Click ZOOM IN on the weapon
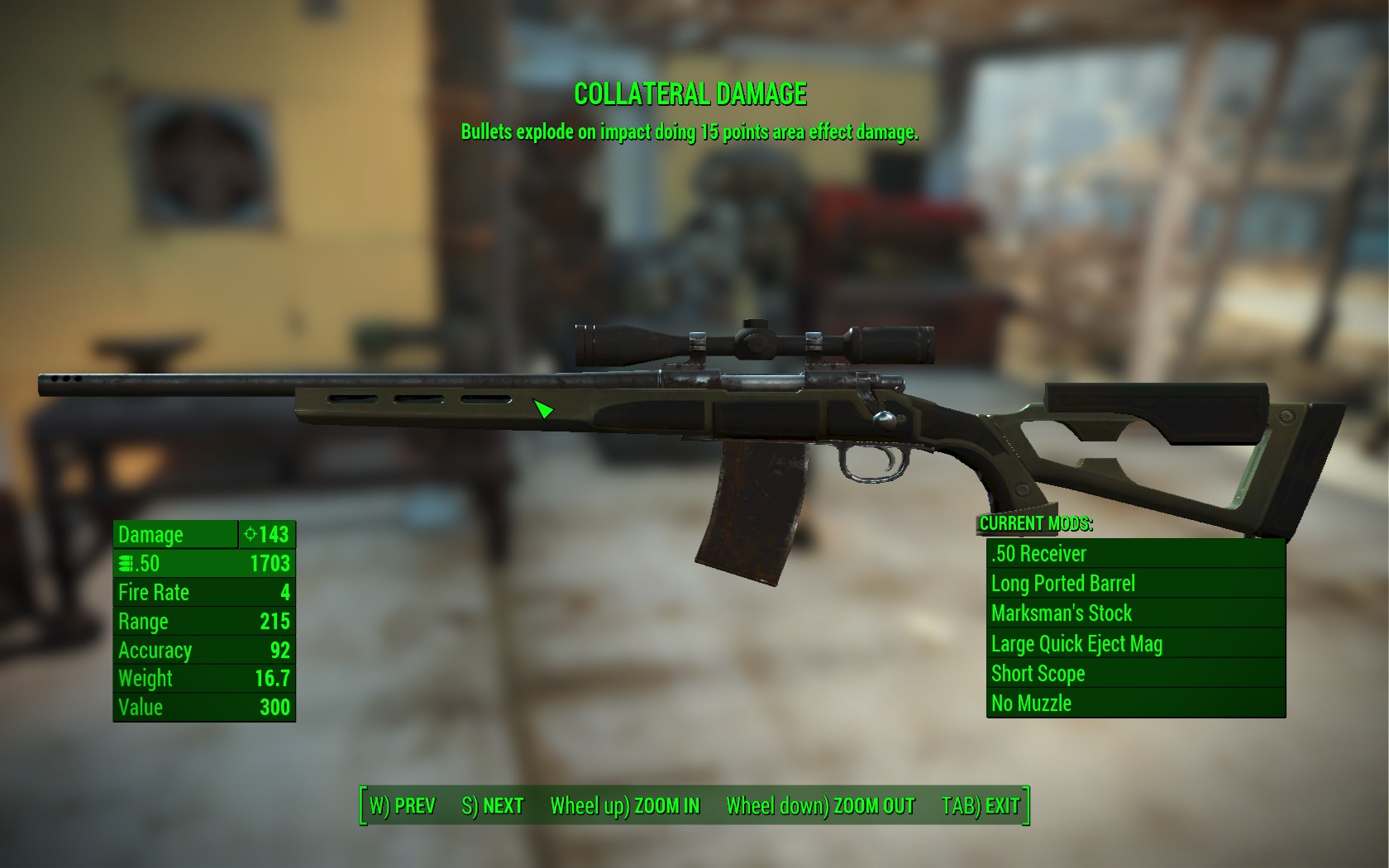Screen dimensions: 1389x868 tap(625, 806)
